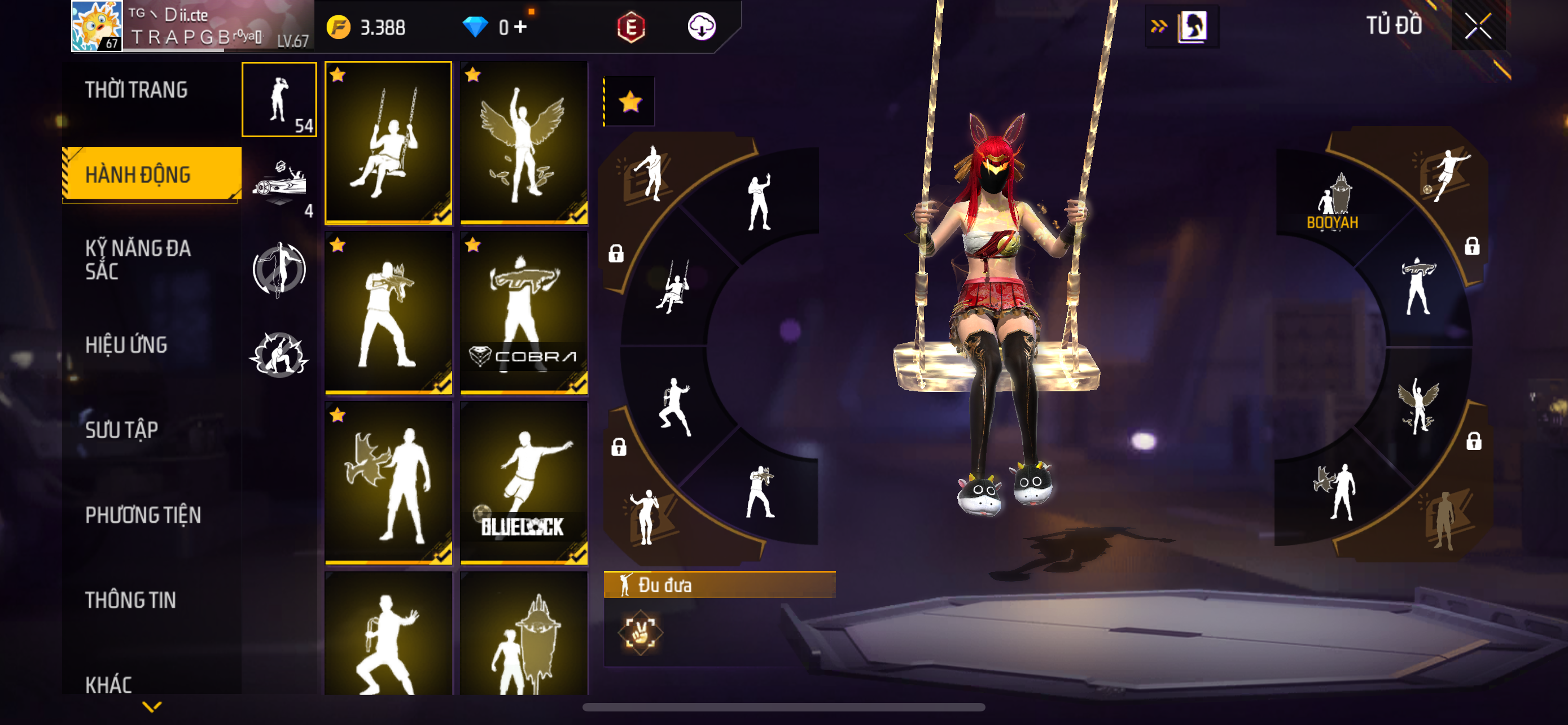The height and width of the screenshot is (725, 1568).
Task: Pick the Cobra gun emote
Action: click(523, 313)
